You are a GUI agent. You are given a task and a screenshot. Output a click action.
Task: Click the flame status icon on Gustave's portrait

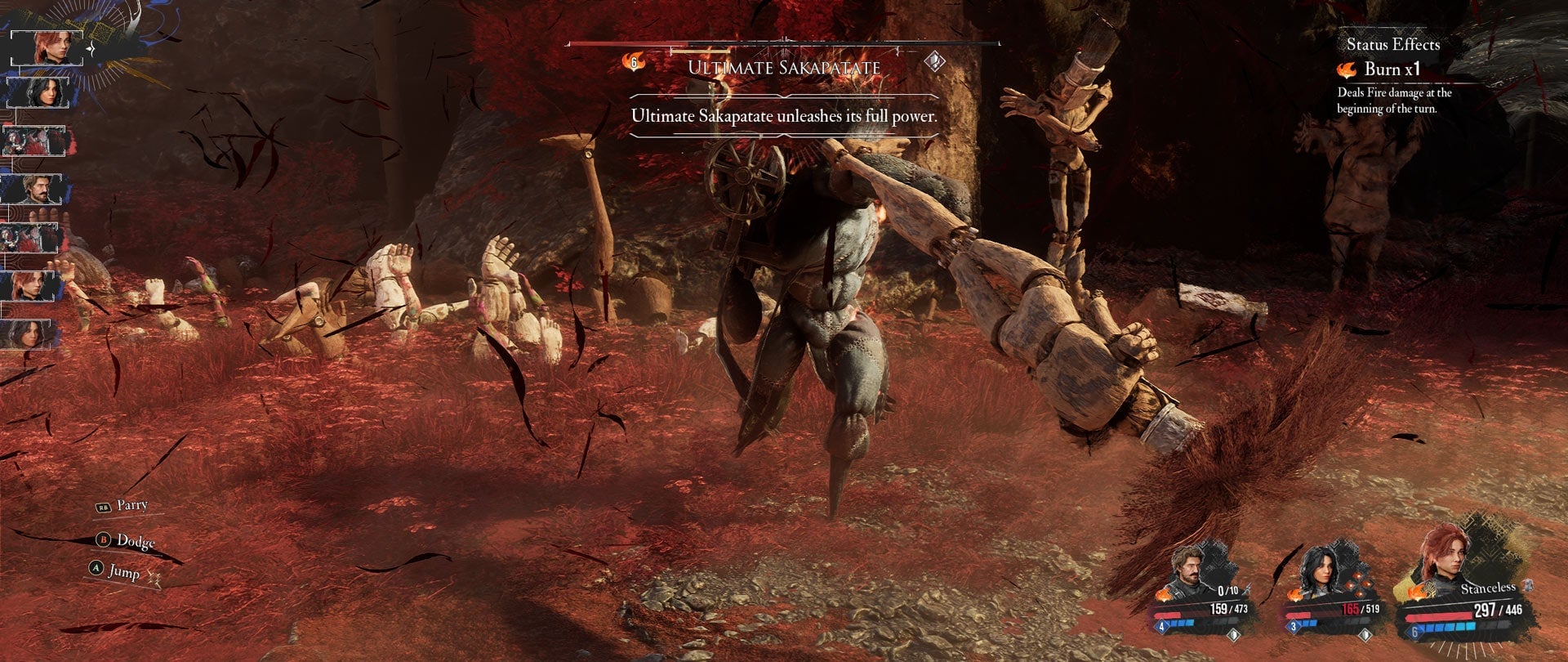click(x=1163, y=595)
